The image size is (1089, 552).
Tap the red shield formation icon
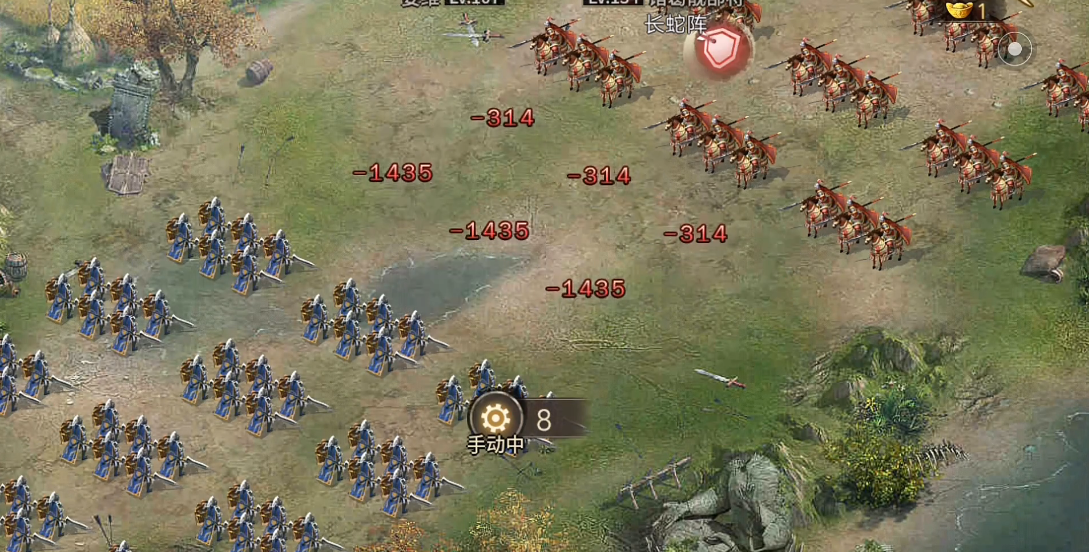tap(718, 48)
